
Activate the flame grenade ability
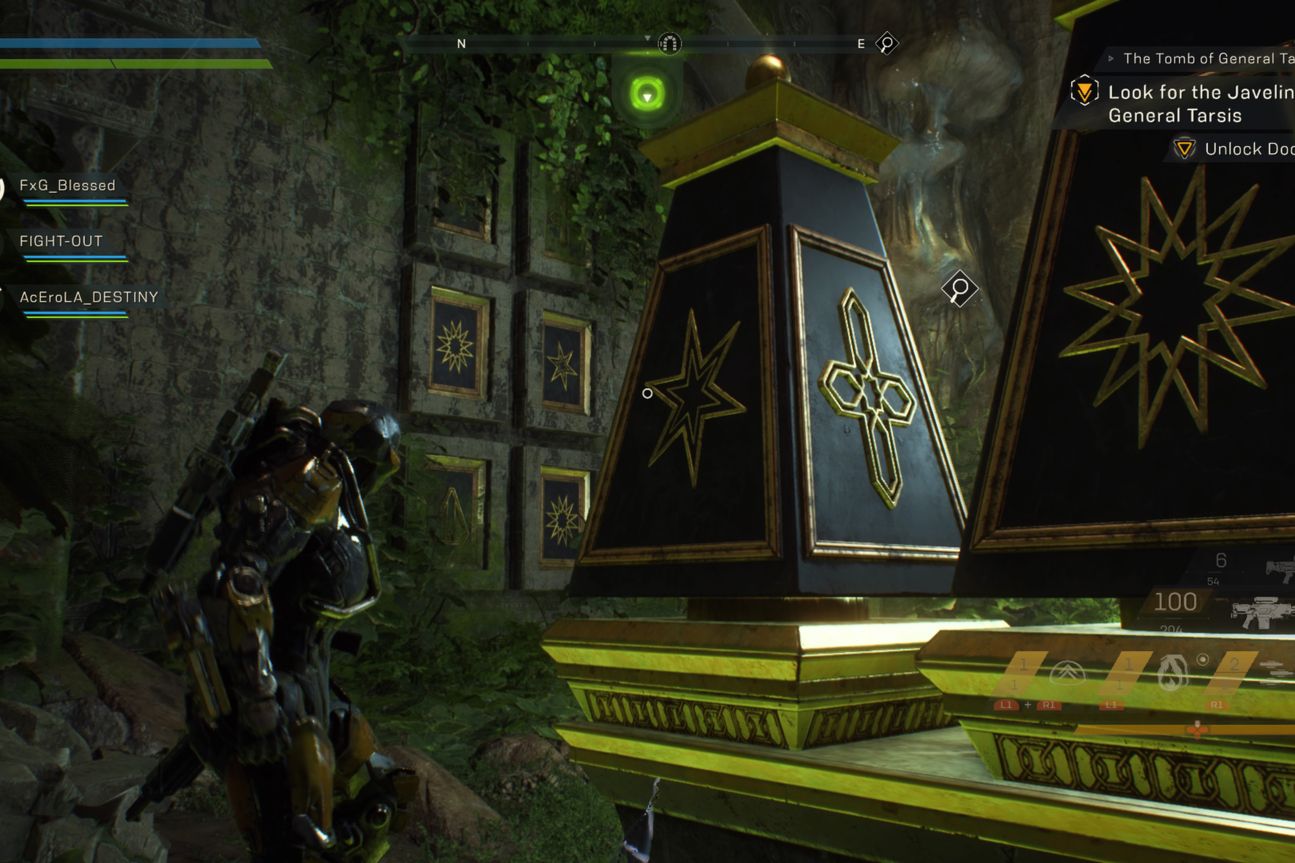(x=1168, y=674)
